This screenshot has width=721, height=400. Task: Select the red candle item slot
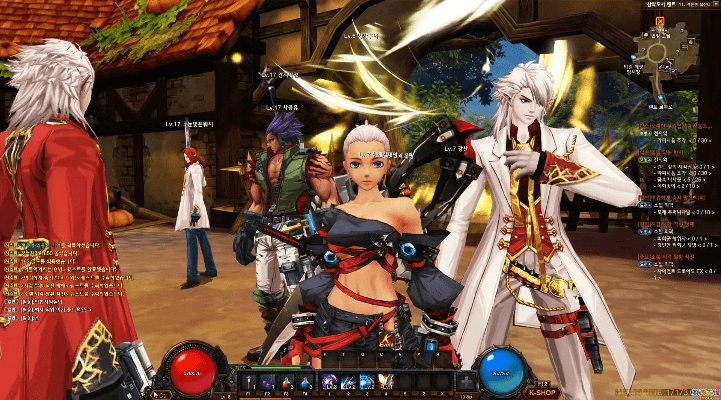point(247,381)
